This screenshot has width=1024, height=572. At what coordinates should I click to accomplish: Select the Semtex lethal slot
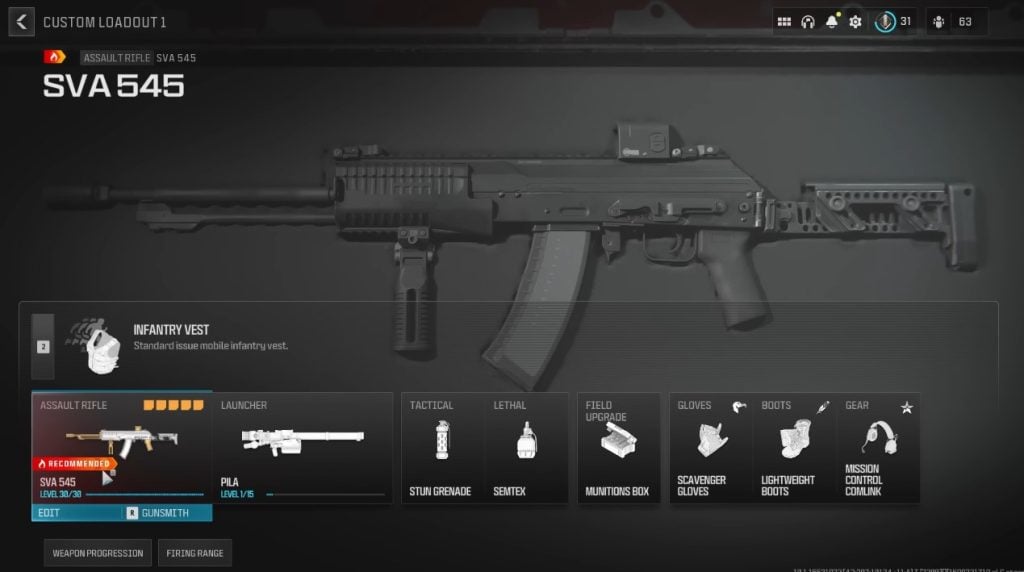point(523,447)
